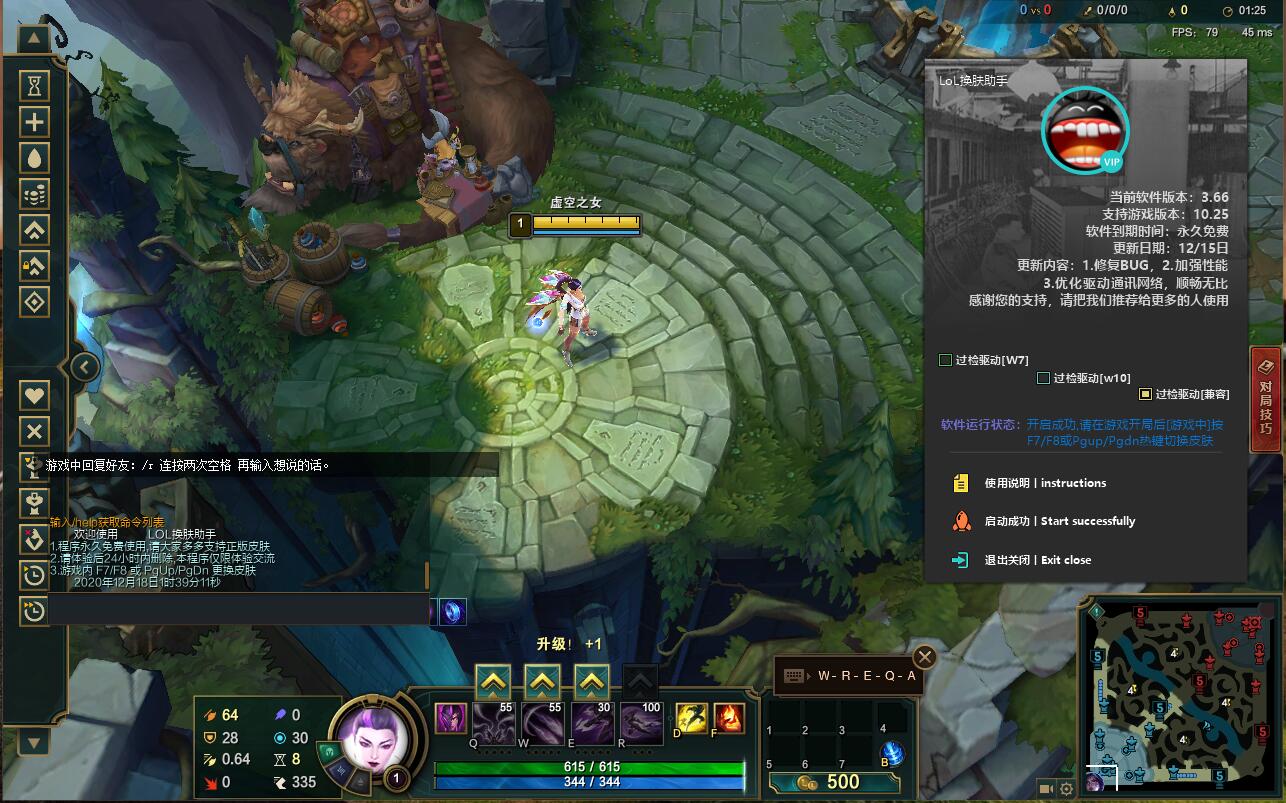Click the LoL换肤助手 VIP mouth logo

pos(1084,130)
